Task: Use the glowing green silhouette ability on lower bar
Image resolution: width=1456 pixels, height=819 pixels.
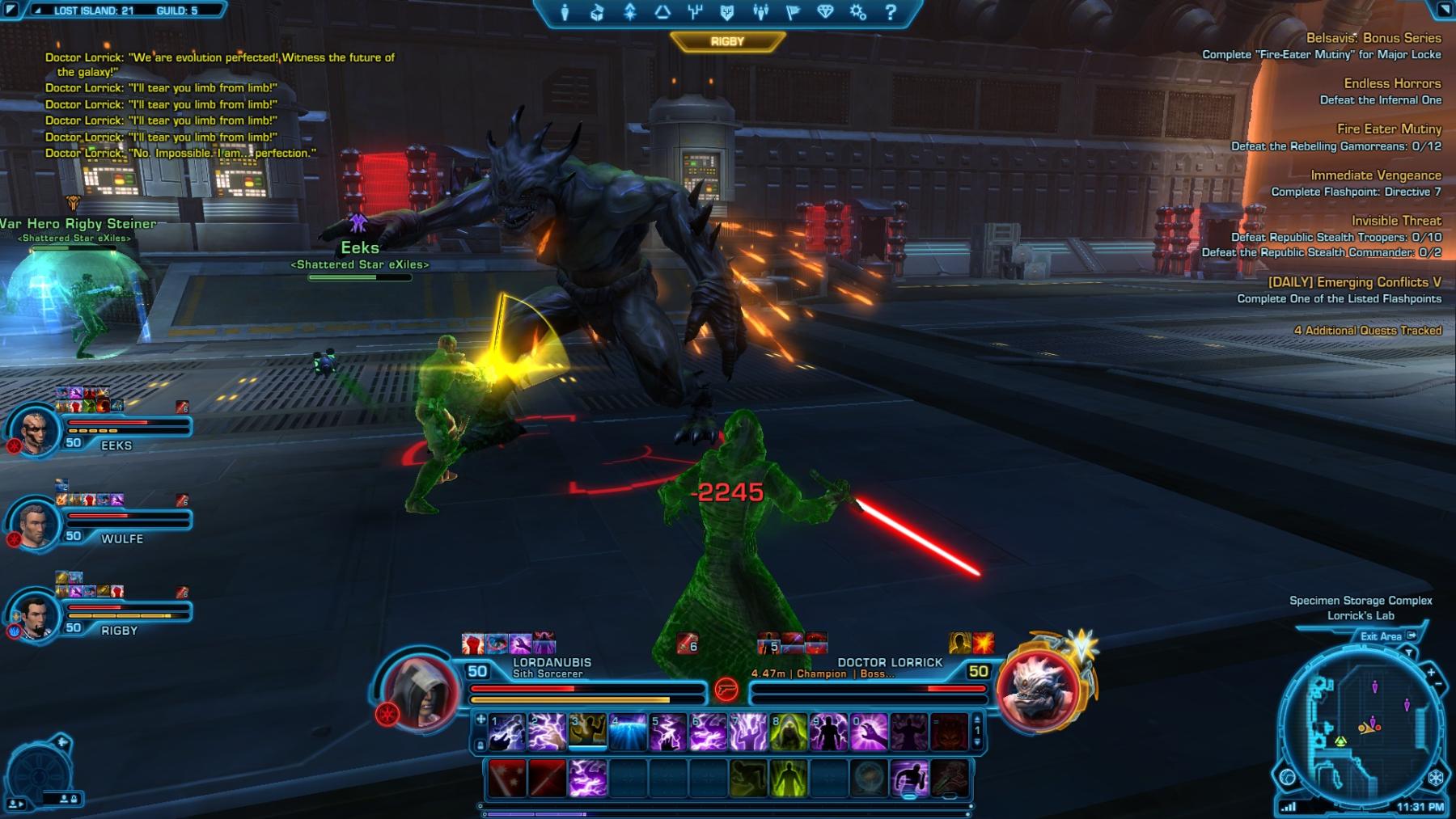Action: (x=789, y=778)
